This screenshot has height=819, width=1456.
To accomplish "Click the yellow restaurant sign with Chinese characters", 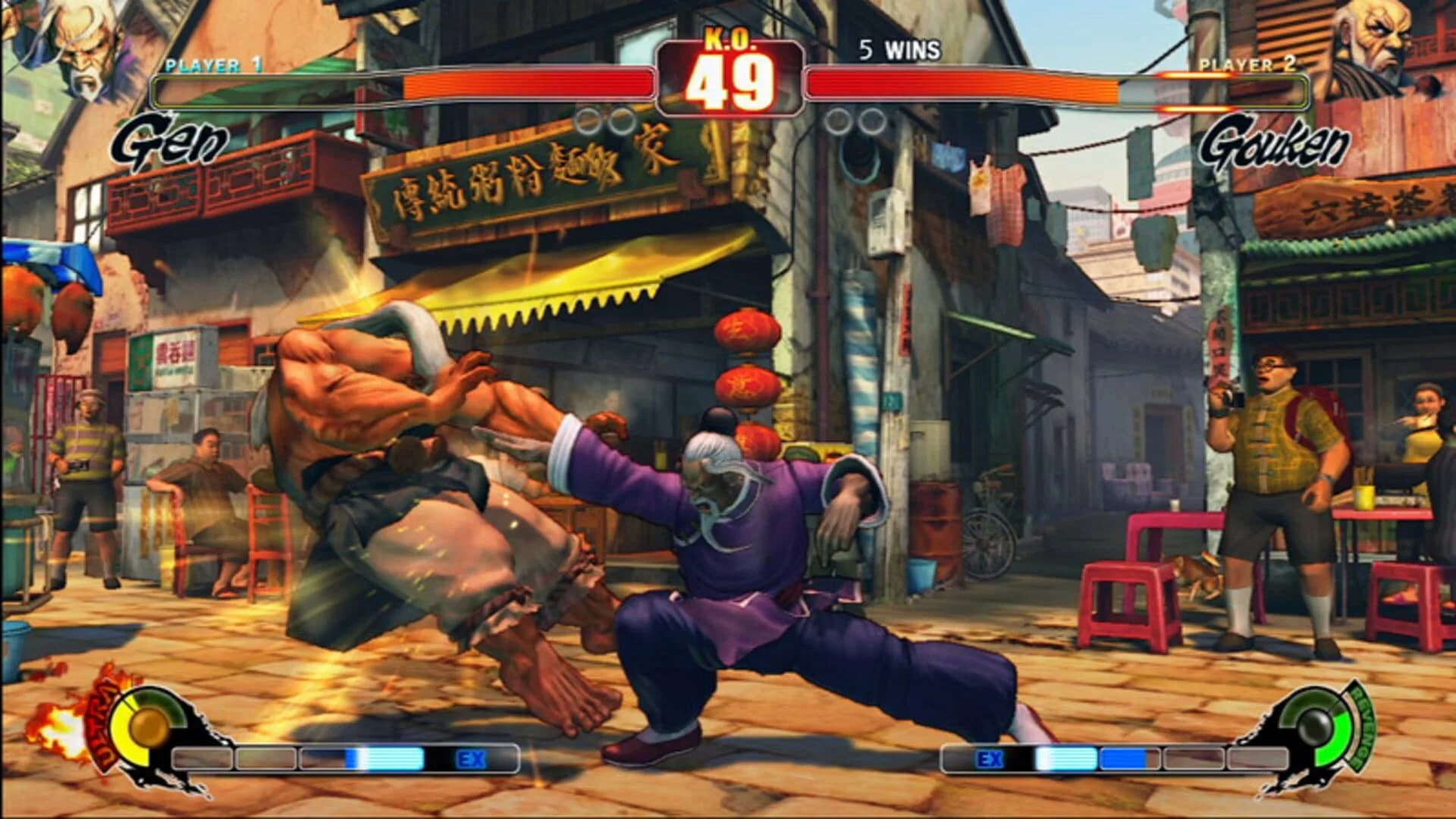I will click(546, 182).
